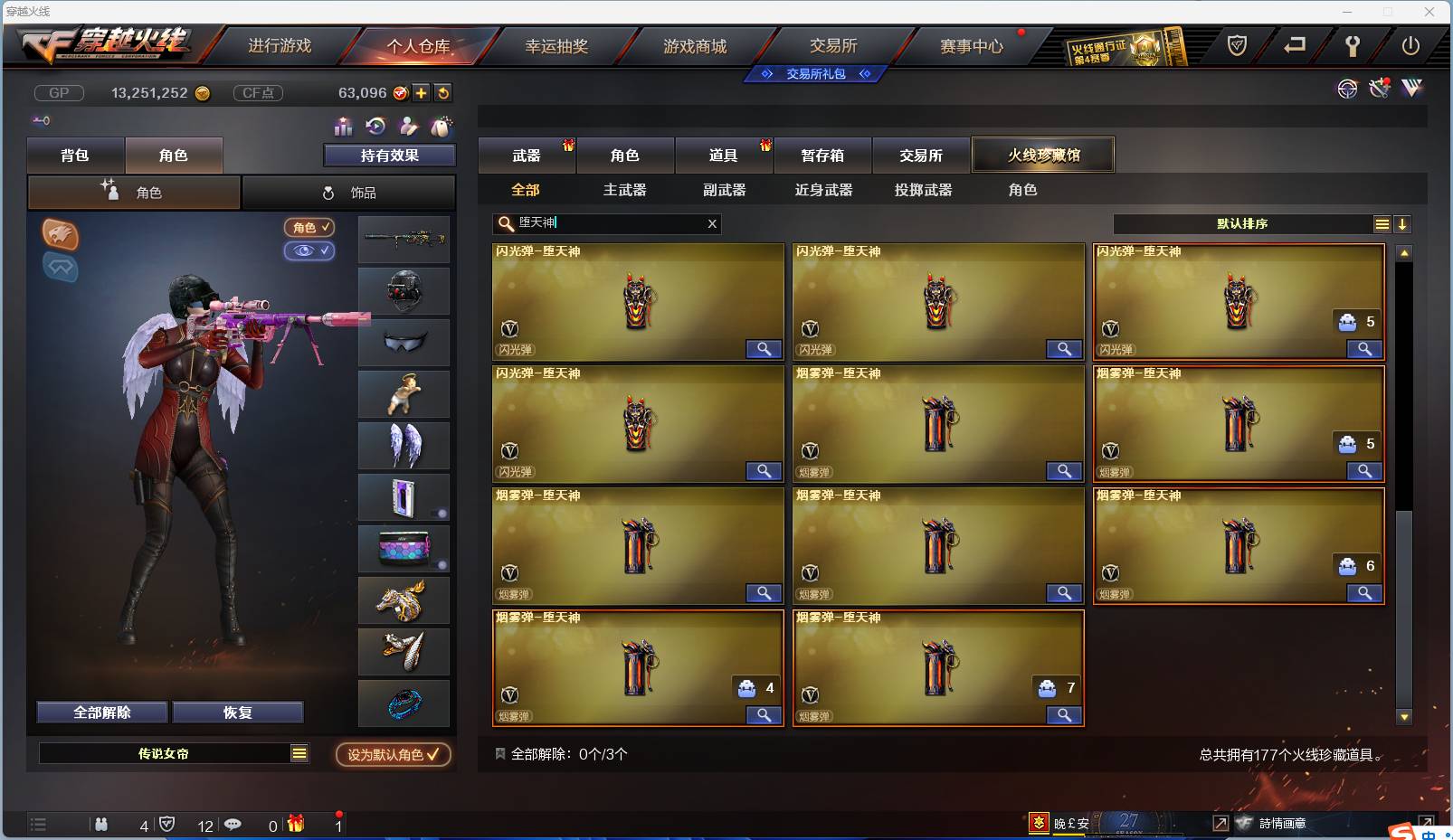Screen dimensions: 1453x840
Task: Open the ranking statistics bar-chart icon
Action: (344, 127)
